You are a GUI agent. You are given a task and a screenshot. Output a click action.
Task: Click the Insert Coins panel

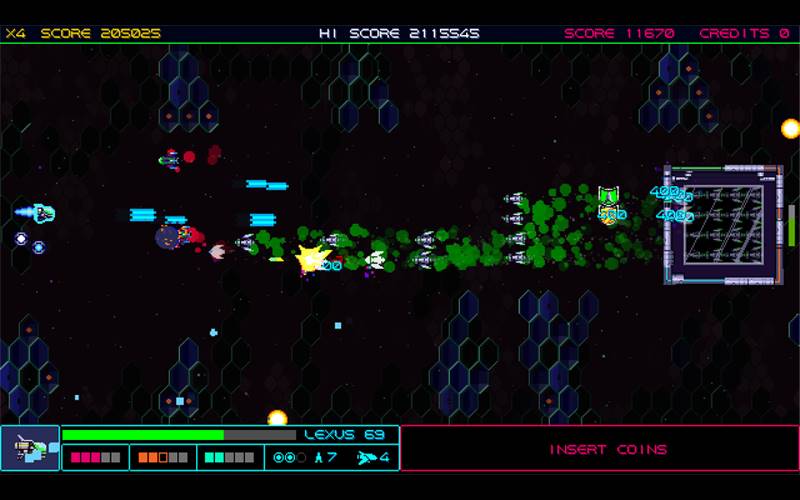[599, 448]
